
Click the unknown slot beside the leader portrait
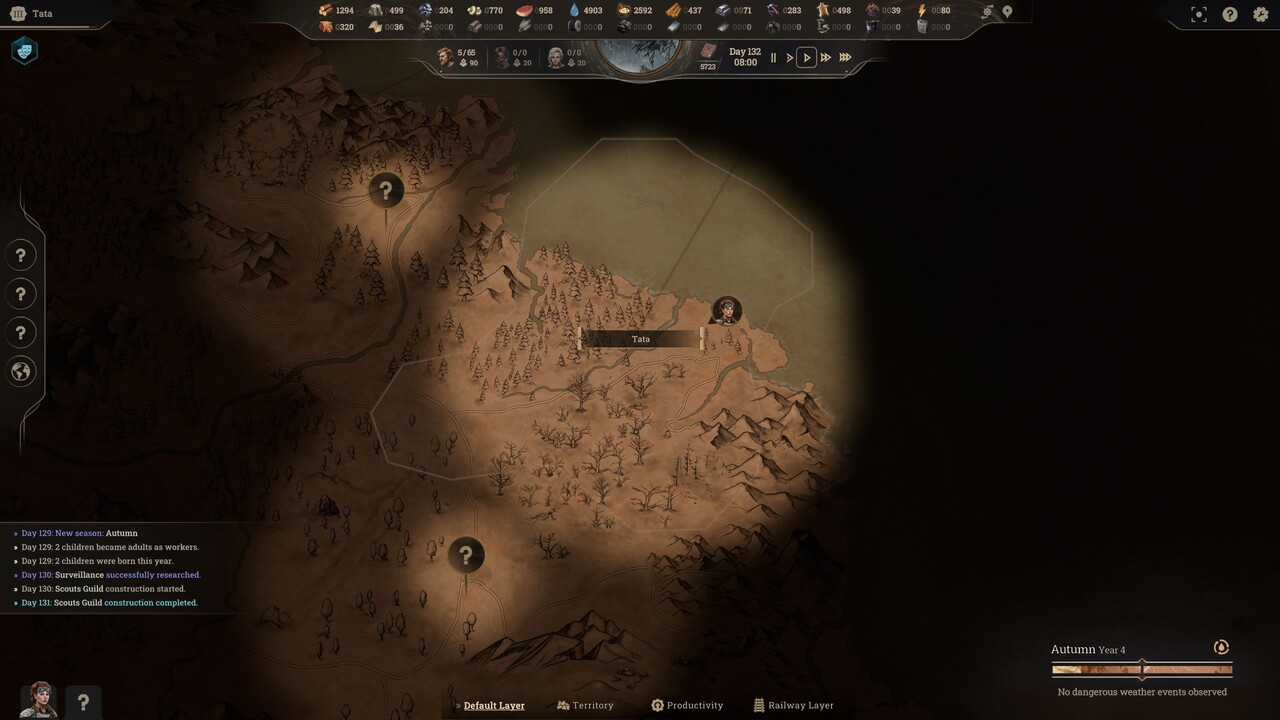(83, 702)
